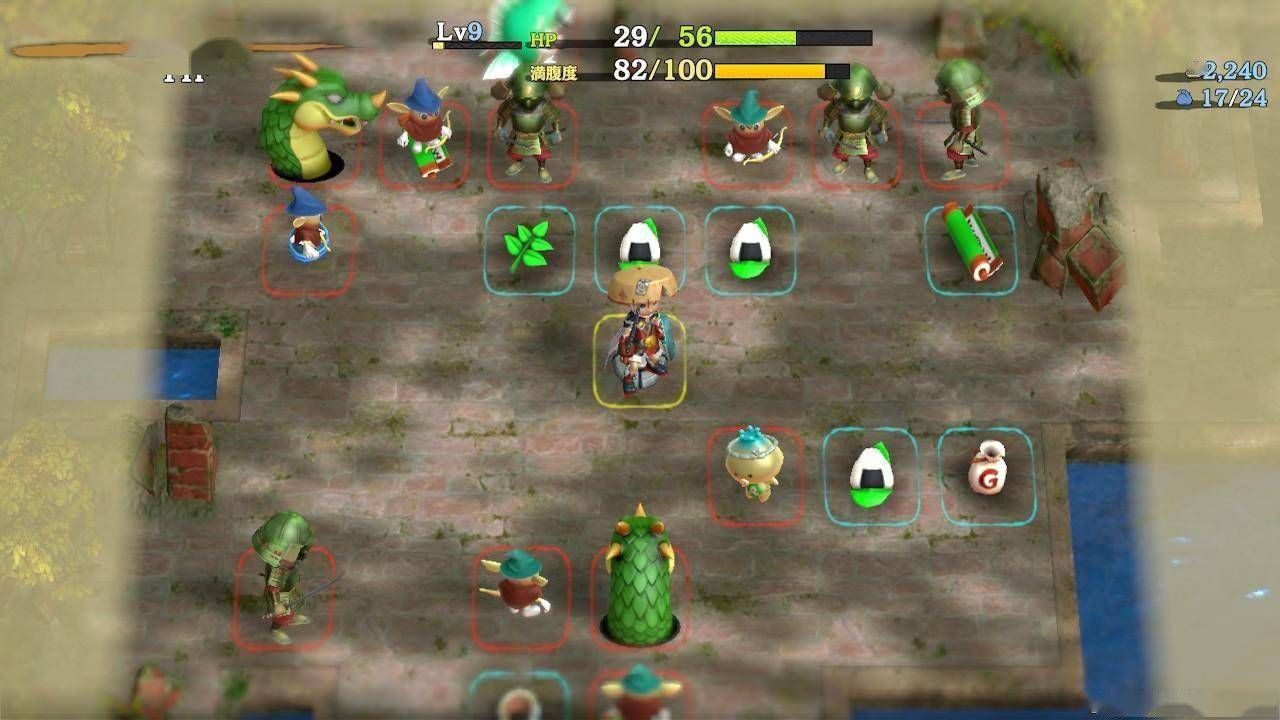
Task: Select the green herb item tile
Action: (529, 250)
